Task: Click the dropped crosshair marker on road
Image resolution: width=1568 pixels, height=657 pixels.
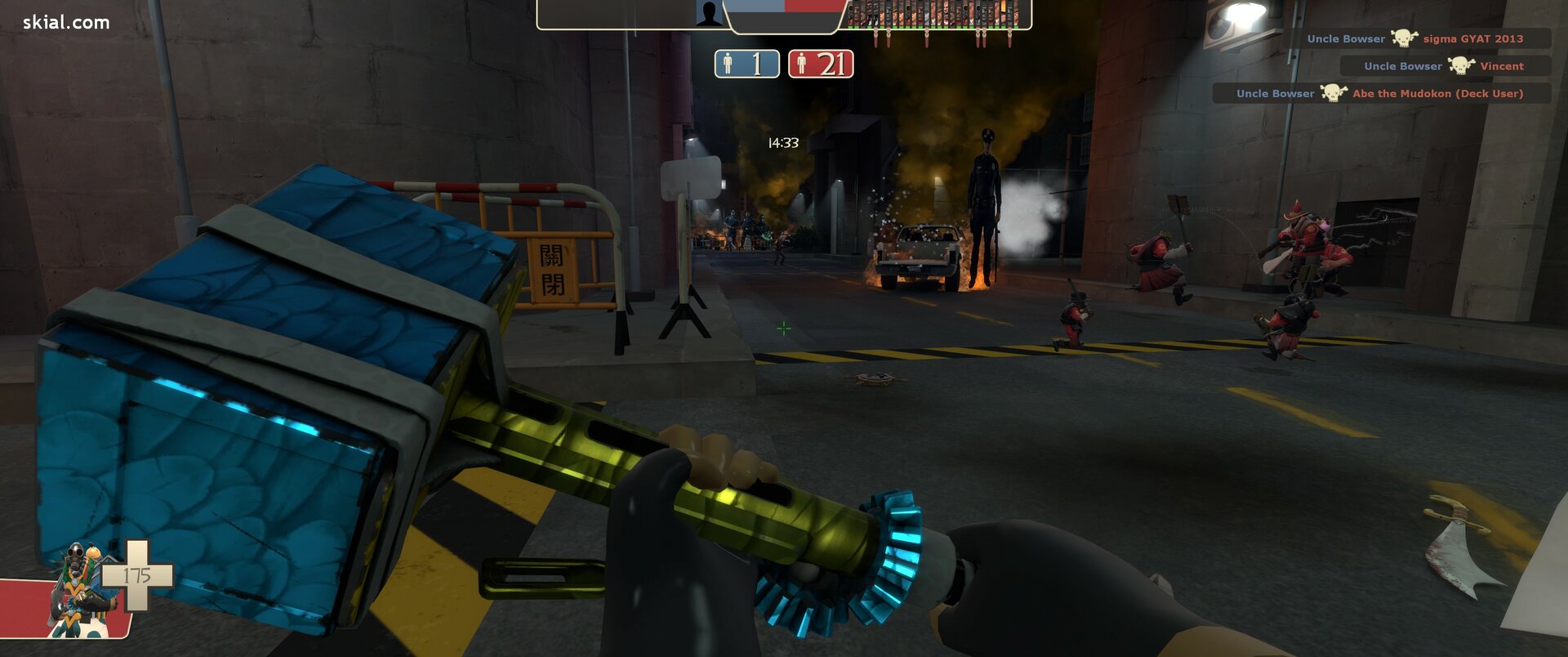Action: click(x=782, y=328)
